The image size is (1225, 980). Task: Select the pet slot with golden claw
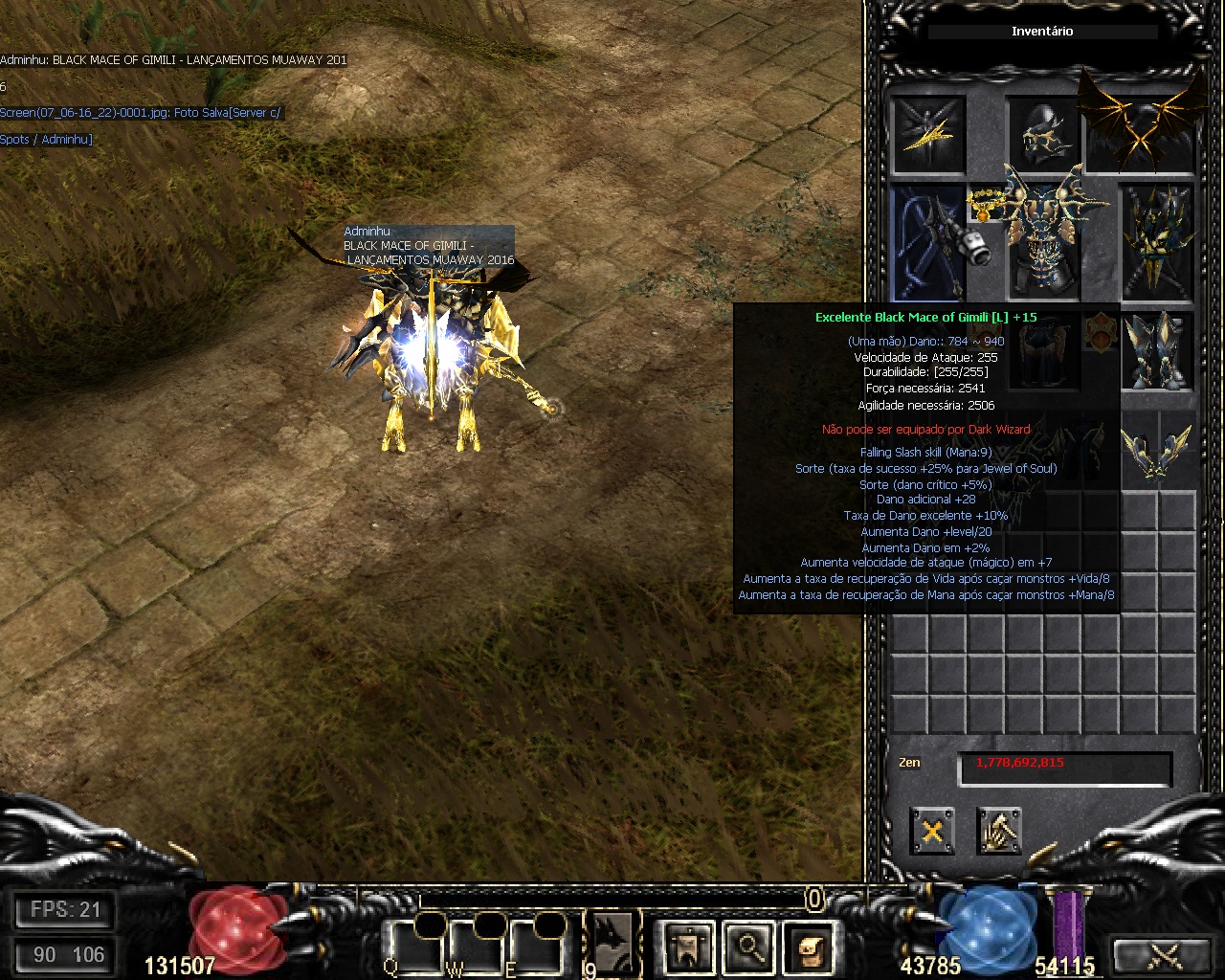pyautogui.click(x=928, y=135)
